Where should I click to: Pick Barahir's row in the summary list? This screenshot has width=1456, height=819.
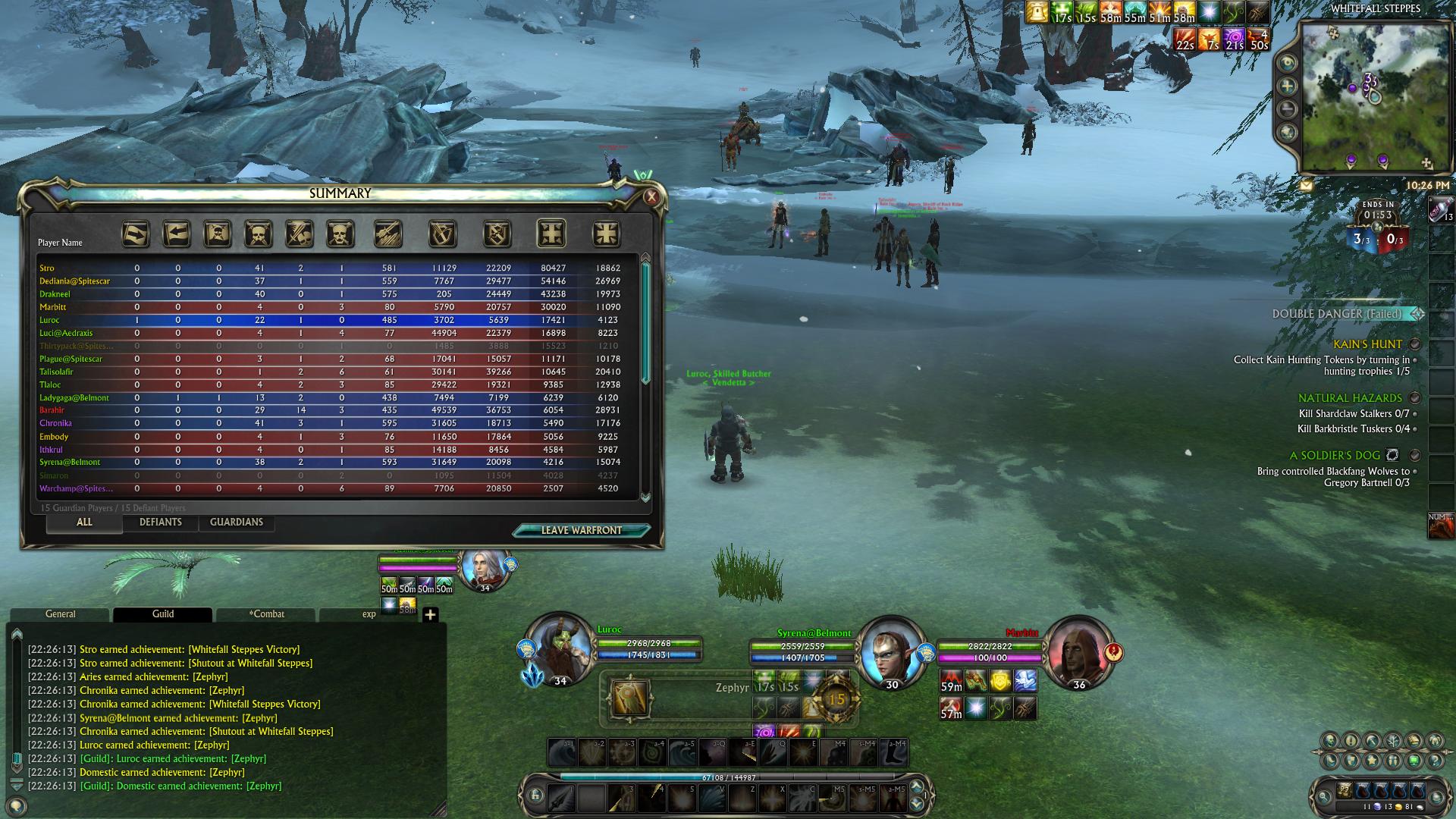pos(52,410)
